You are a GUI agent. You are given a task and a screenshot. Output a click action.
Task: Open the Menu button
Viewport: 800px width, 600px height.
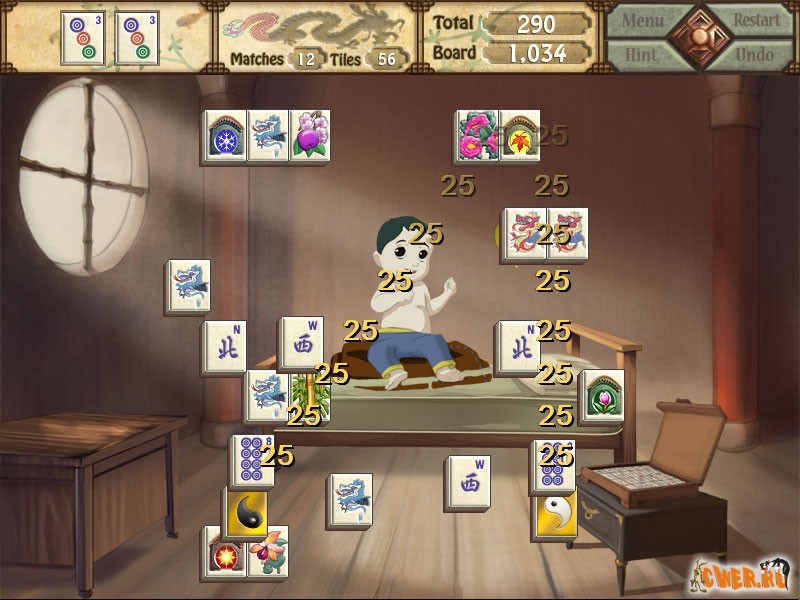[645, 20]
